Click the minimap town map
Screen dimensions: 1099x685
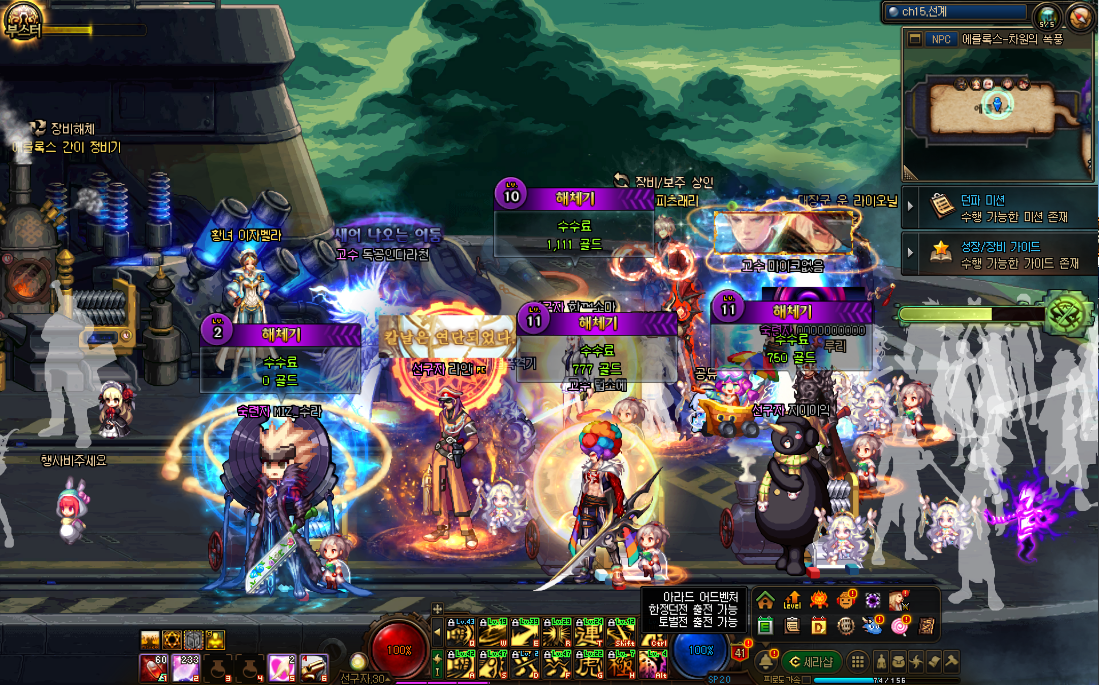pos(992,107)
